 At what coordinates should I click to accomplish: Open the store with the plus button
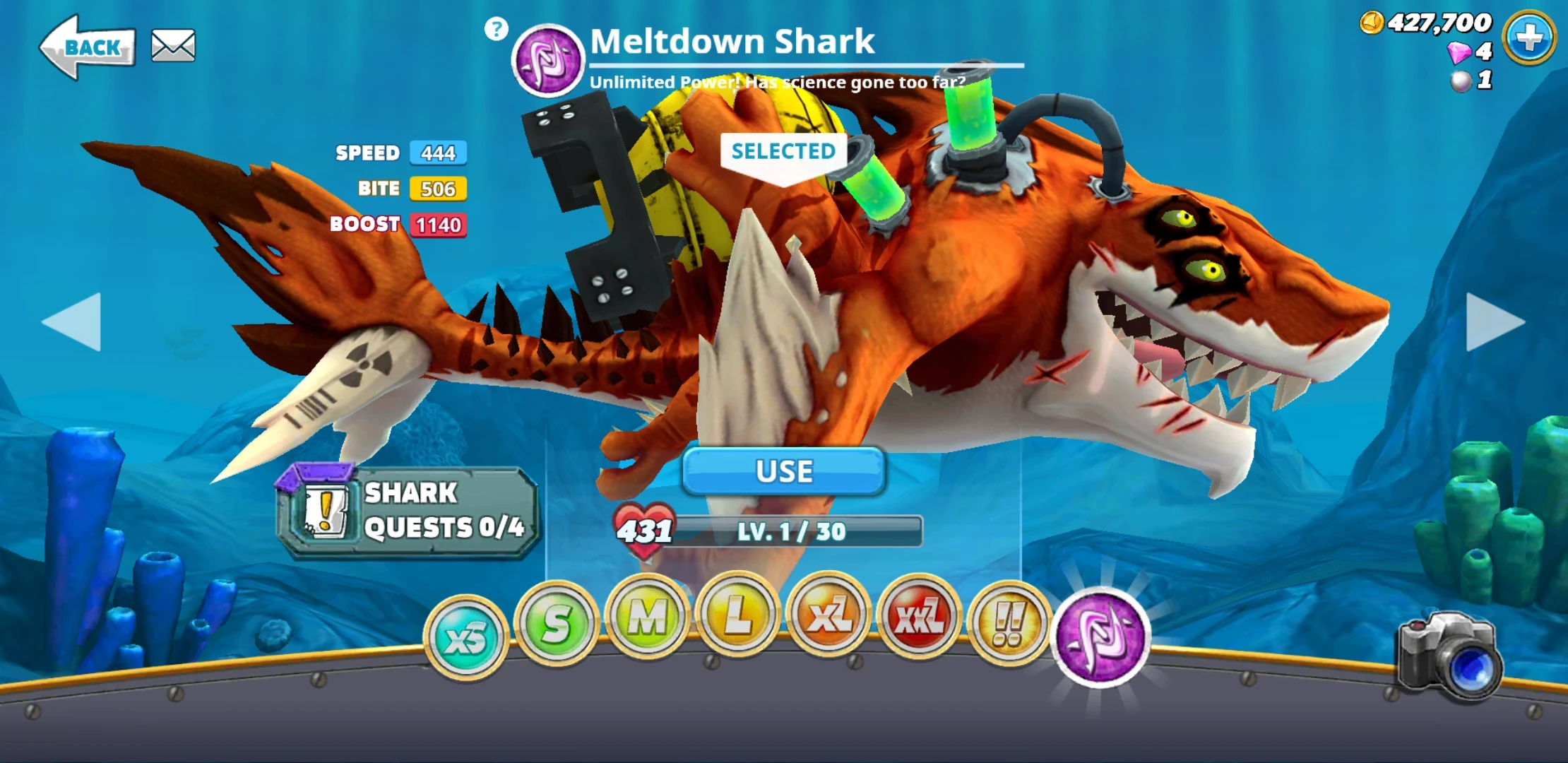(1529, 39)
